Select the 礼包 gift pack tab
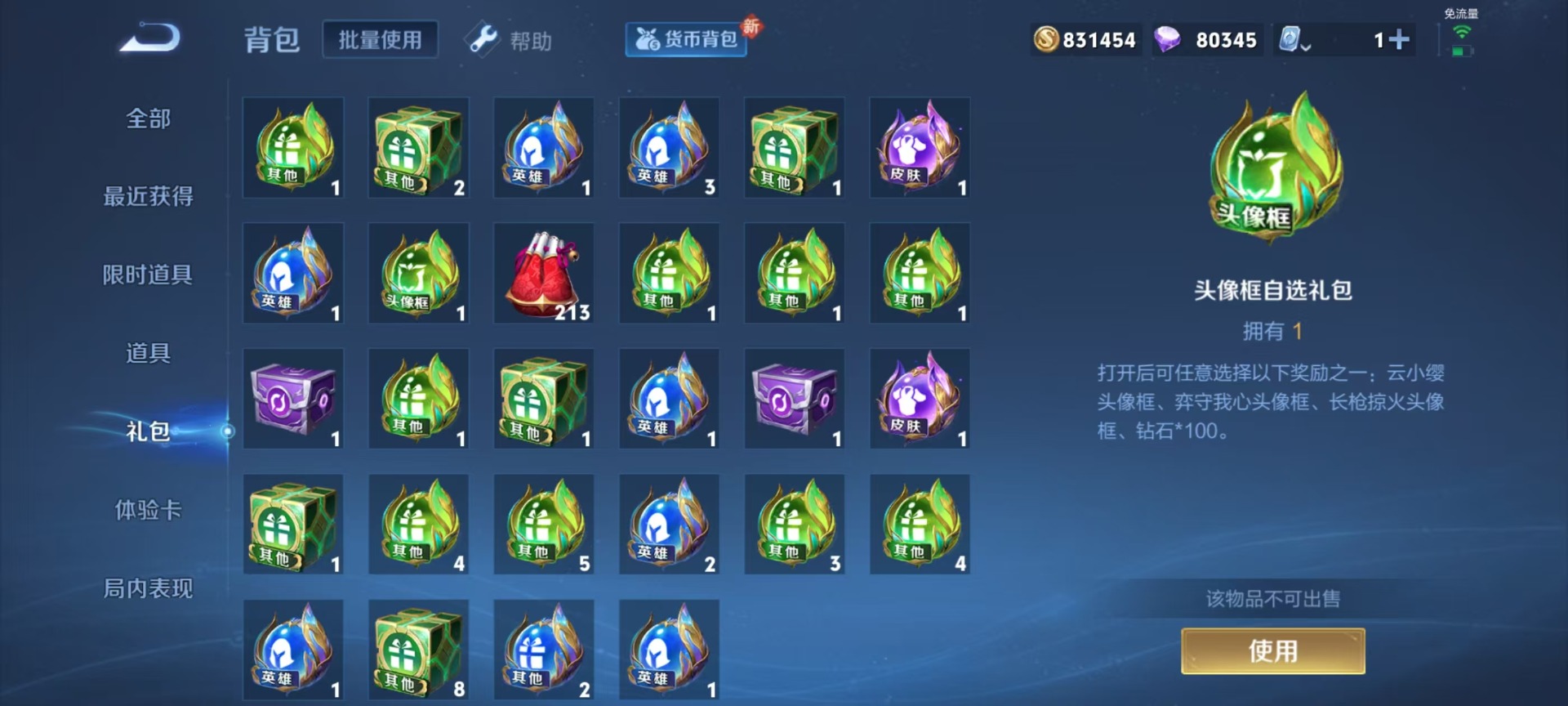 (x=148, y=431)
